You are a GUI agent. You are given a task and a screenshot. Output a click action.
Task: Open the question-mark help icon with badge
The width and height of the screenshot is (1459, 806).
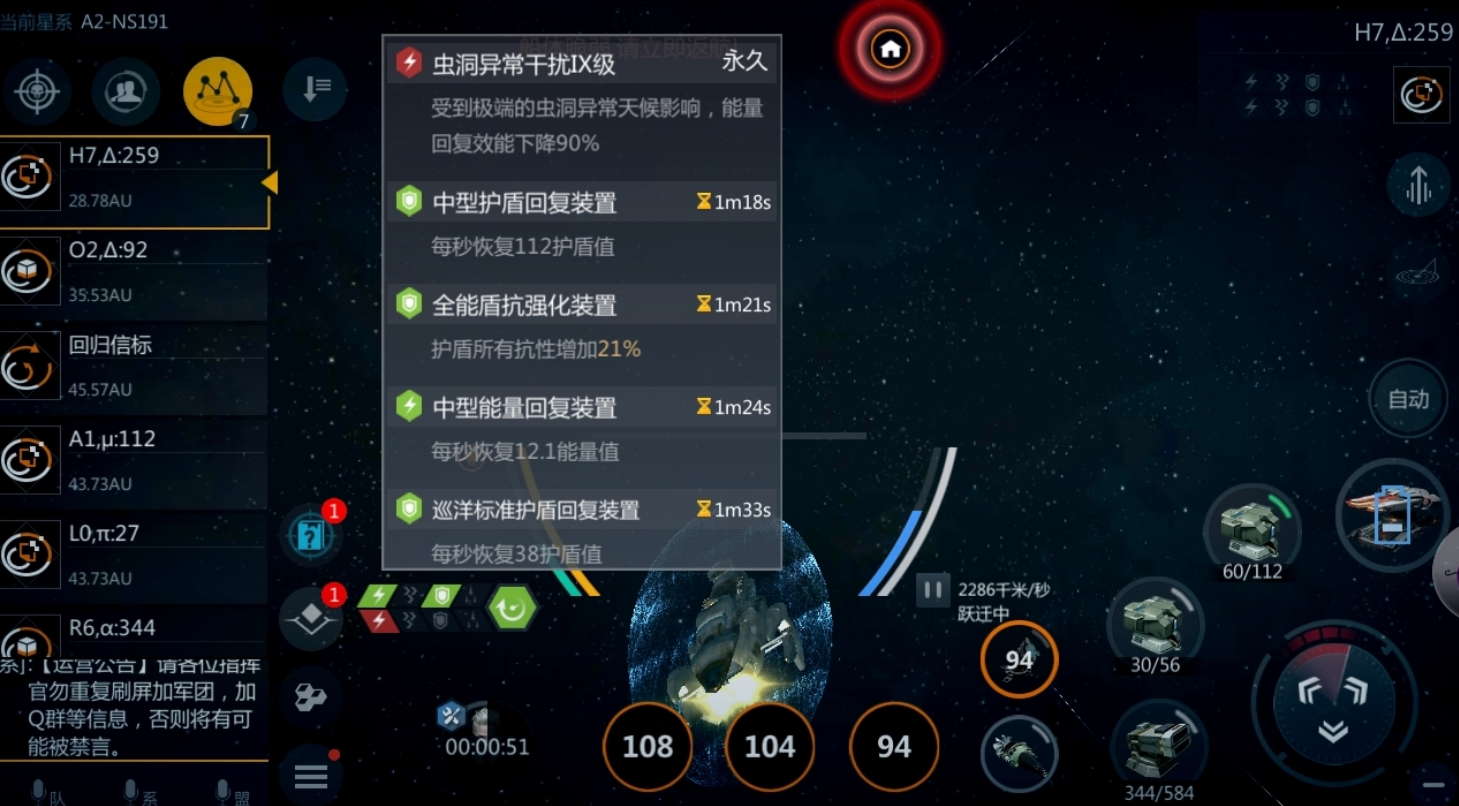(311, 536)
